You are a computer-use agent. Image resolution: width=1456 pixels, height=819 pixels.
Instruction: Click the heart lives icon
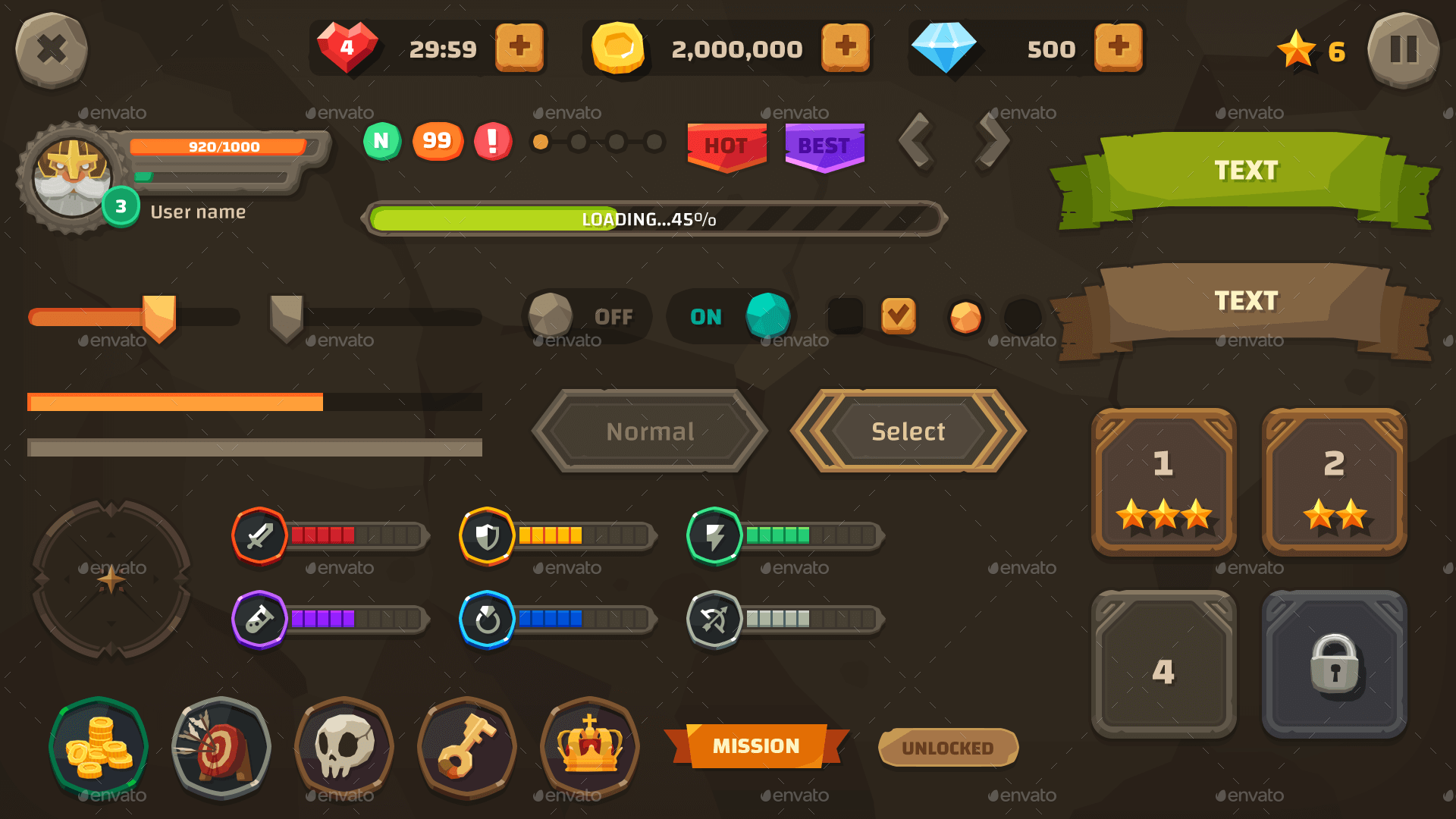pyautogui.click(x=347, y=47)
